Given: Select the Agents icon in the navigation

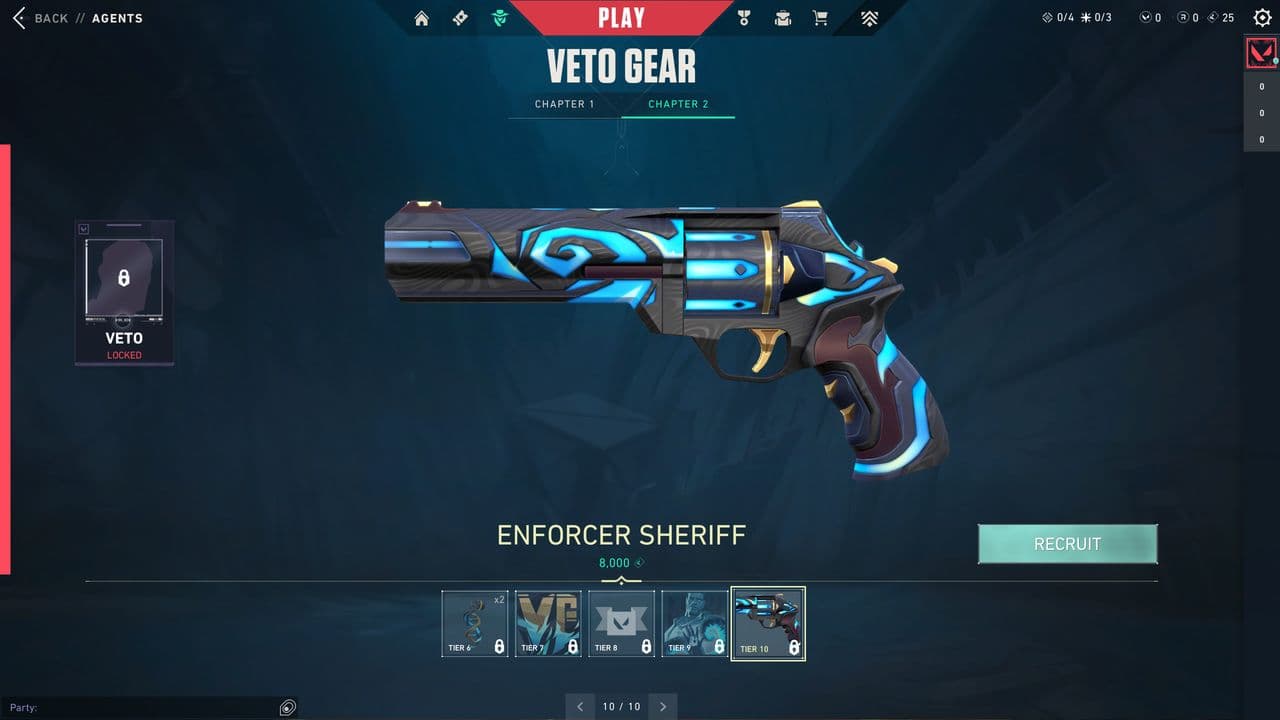Looking at the screenshot, I should (x=499, y=17).
